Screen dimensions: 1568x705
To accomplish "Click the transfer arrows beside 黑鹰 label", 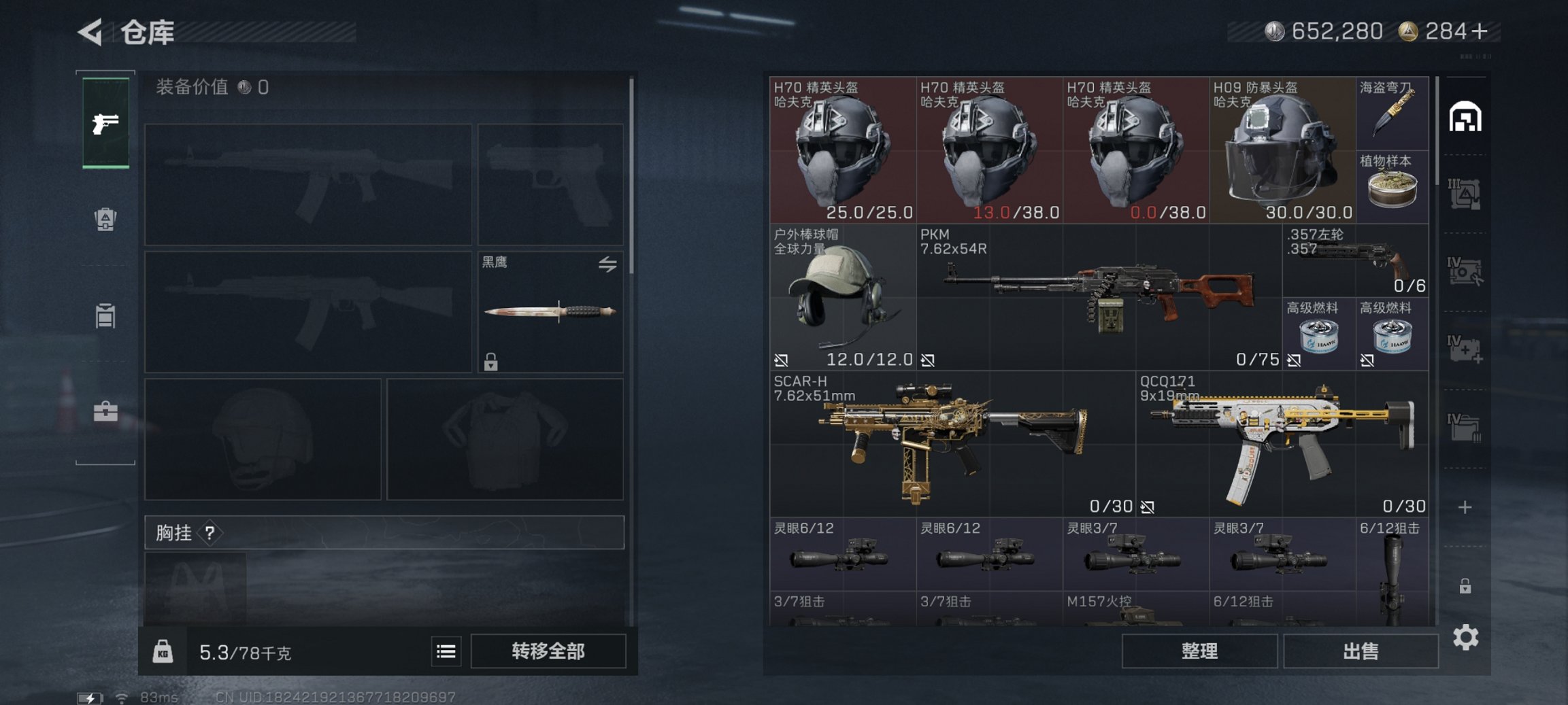I will coord(608,262).
